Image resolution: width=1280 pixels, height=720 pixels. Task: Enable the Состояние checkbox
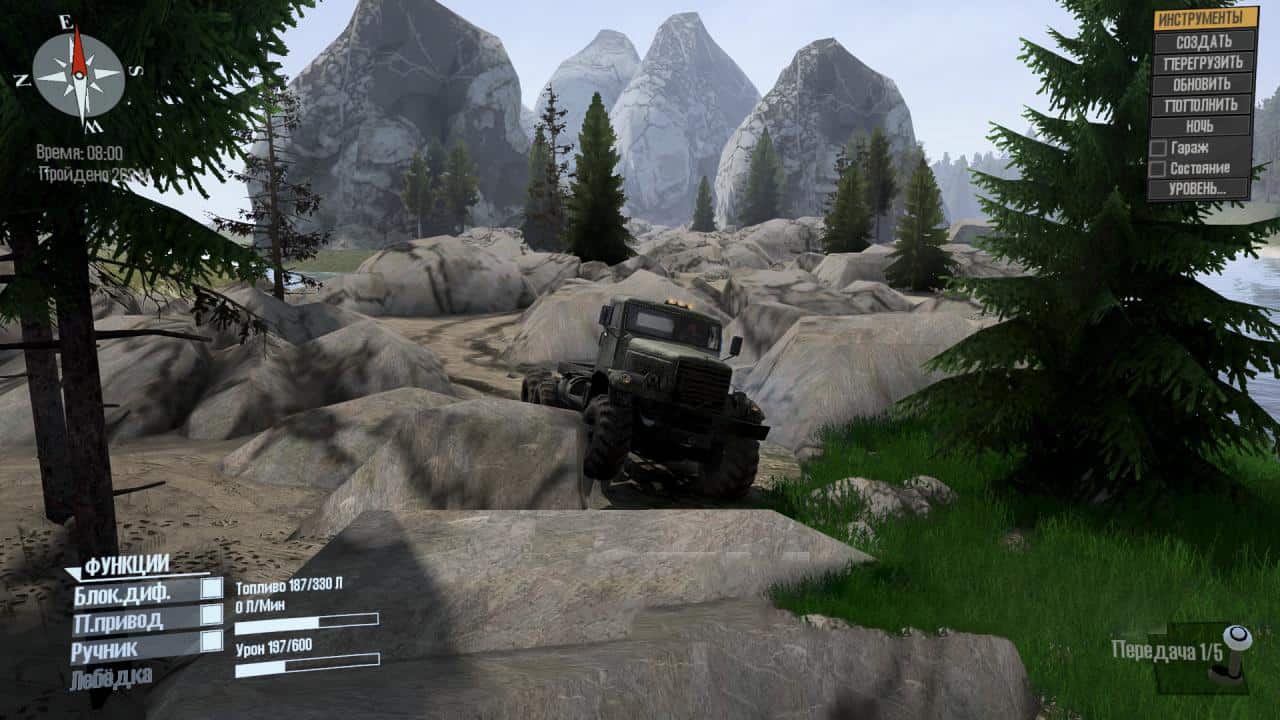pos(1158,169)
